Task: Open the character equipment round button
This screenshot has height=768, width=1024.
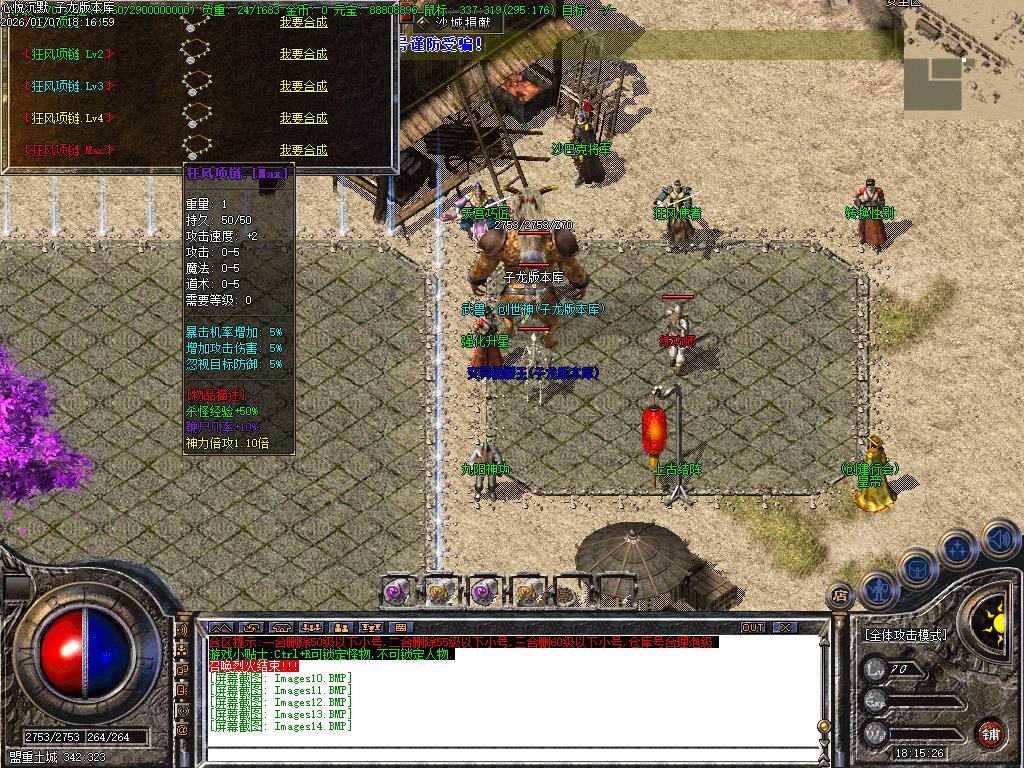Action: (x=877, y=590)
